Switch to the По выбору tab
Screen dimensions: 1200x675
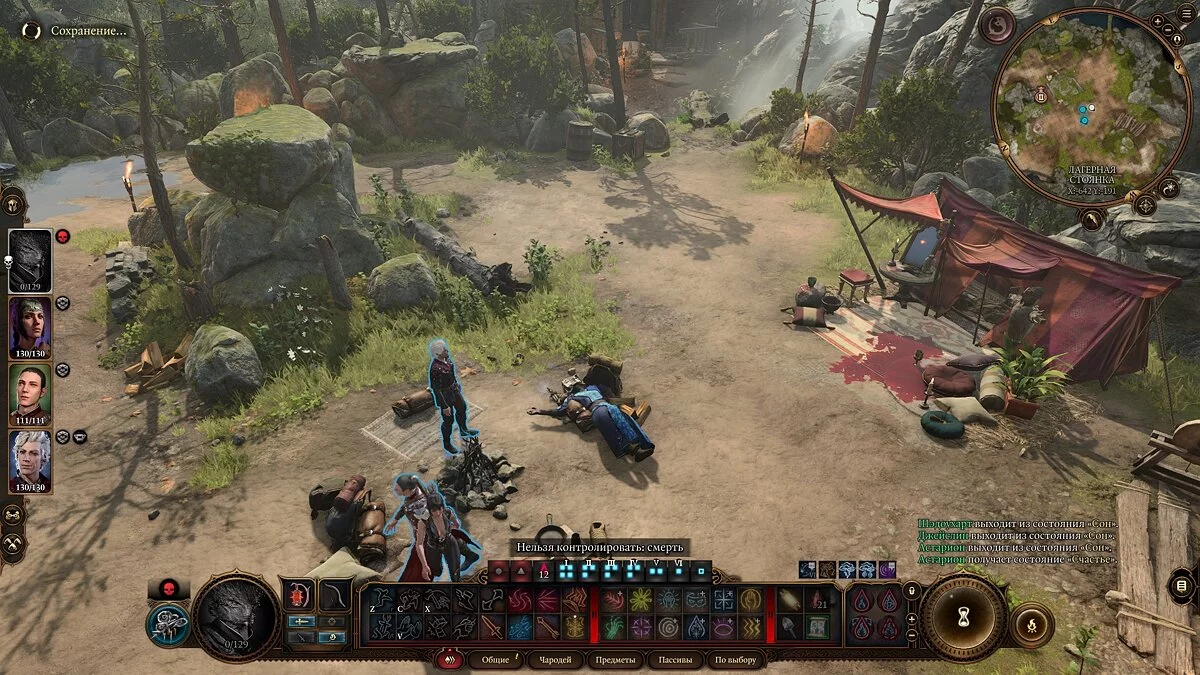(x=736, y=660)
